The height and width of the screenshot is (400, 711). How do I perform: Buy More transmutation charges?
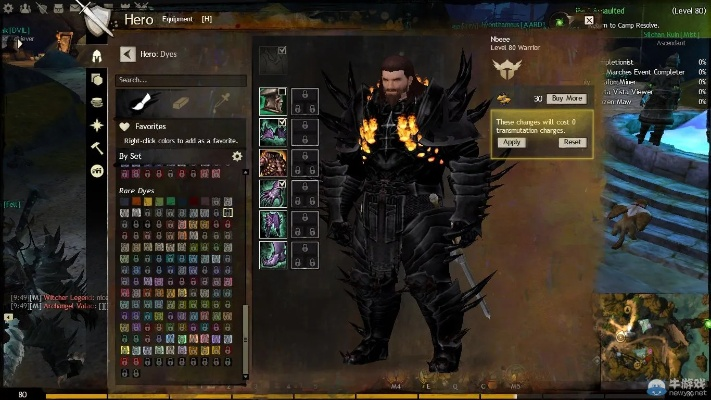pos(566,99)
